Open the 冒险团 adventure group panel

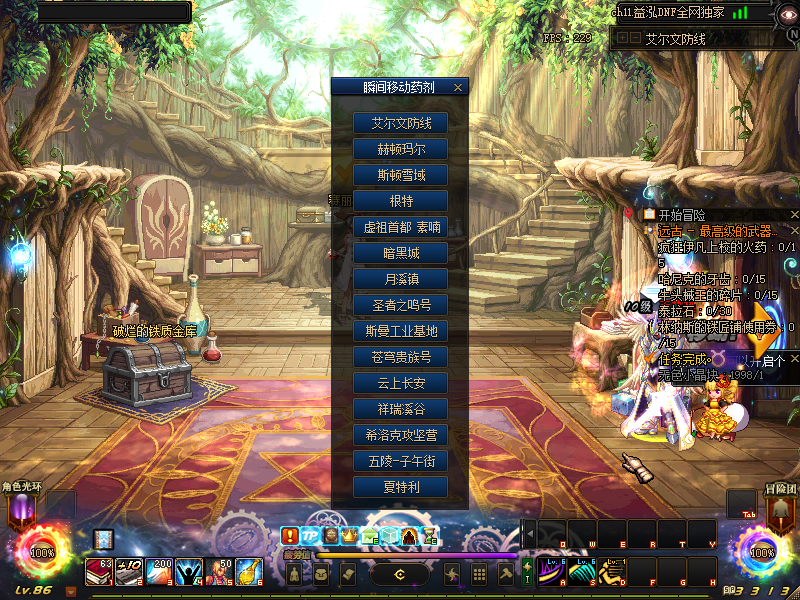click(778, 510)
